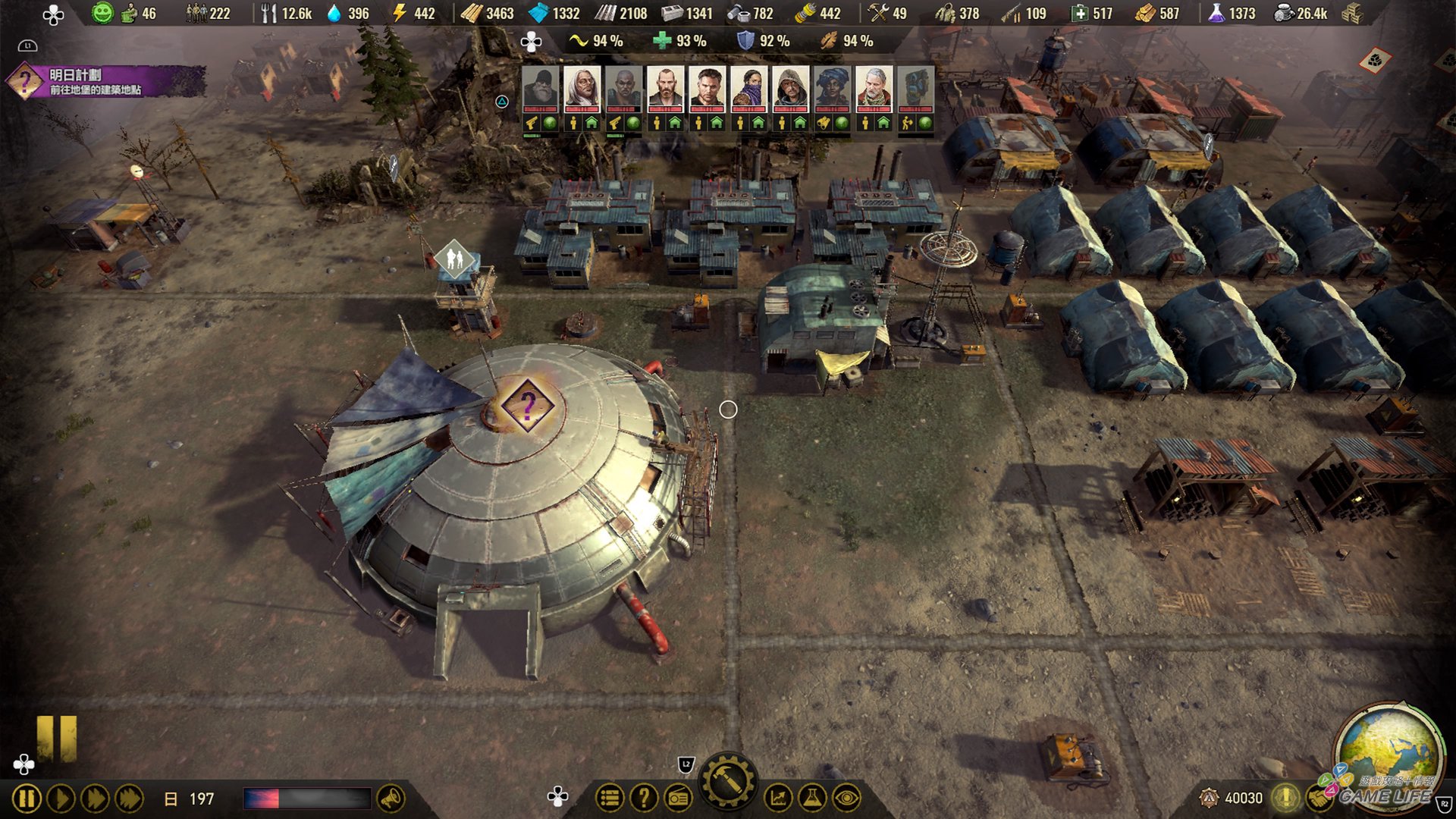The image size is (1456, 819).
Task: Open the list menu icon
Action: click(609, 798)
